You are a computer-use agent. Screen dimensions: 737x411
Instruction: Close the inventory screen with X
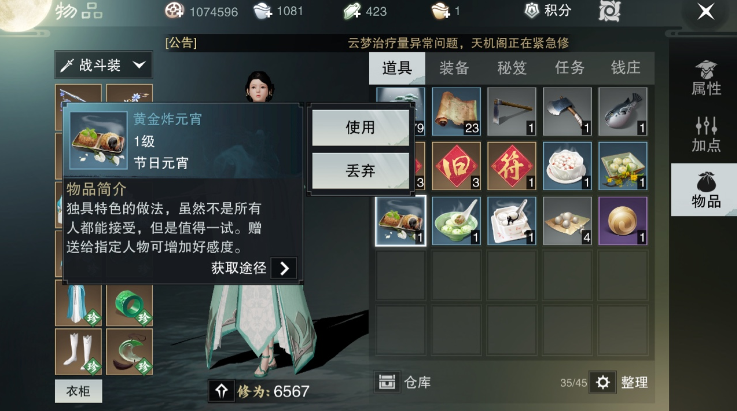tap(705, 12)
